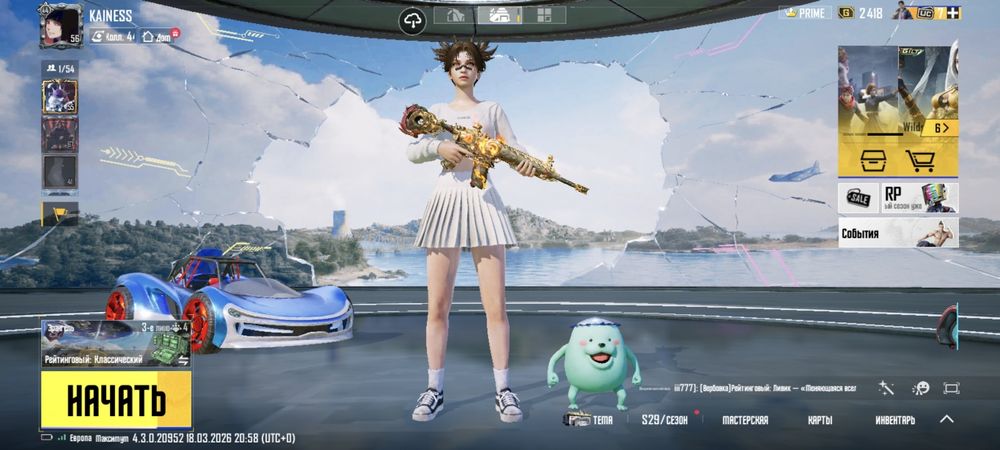
Task: Start the match with the НАЧАТЬ button
Action: click(x=116, y=399)
